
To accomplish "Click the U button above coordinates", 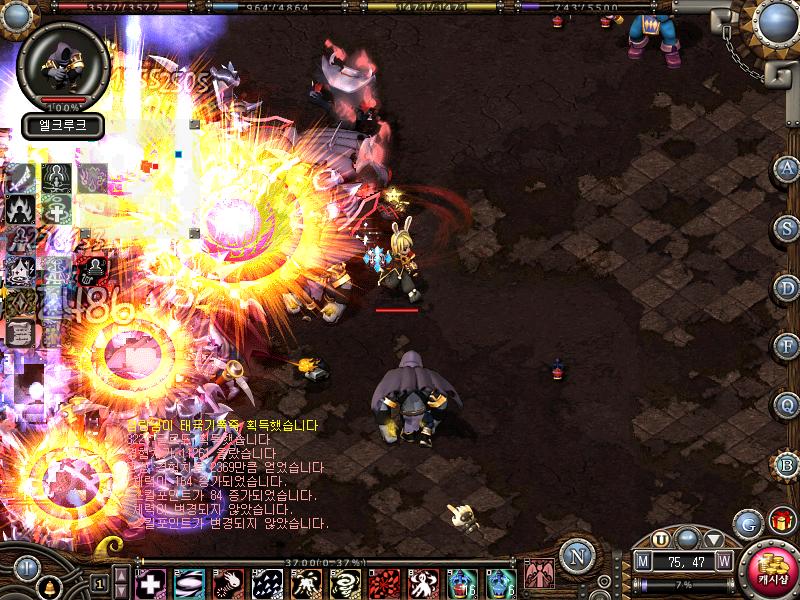I will click(x=661, y=539).
